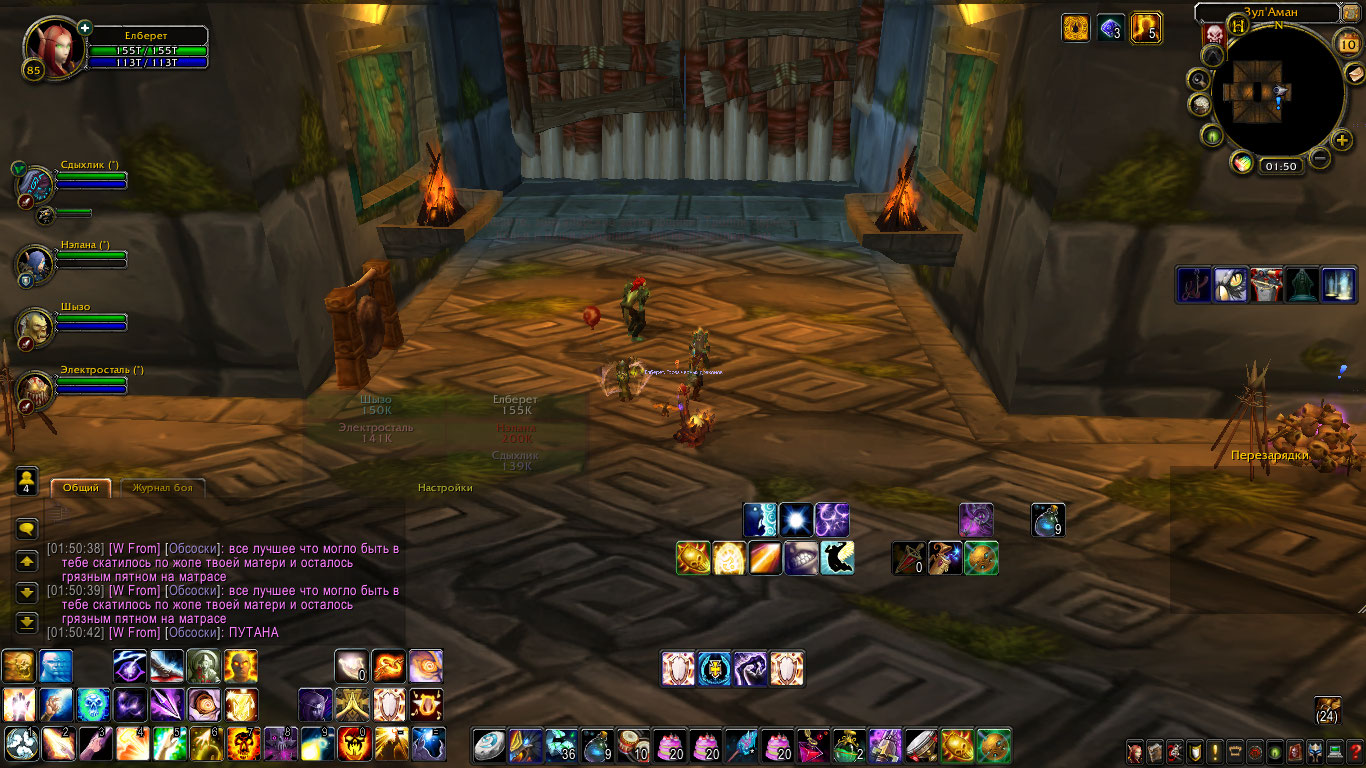Open the red question mark help button
Image resolution: width=1366 pixels, height=768 pixels.
tap(1355, 752)
